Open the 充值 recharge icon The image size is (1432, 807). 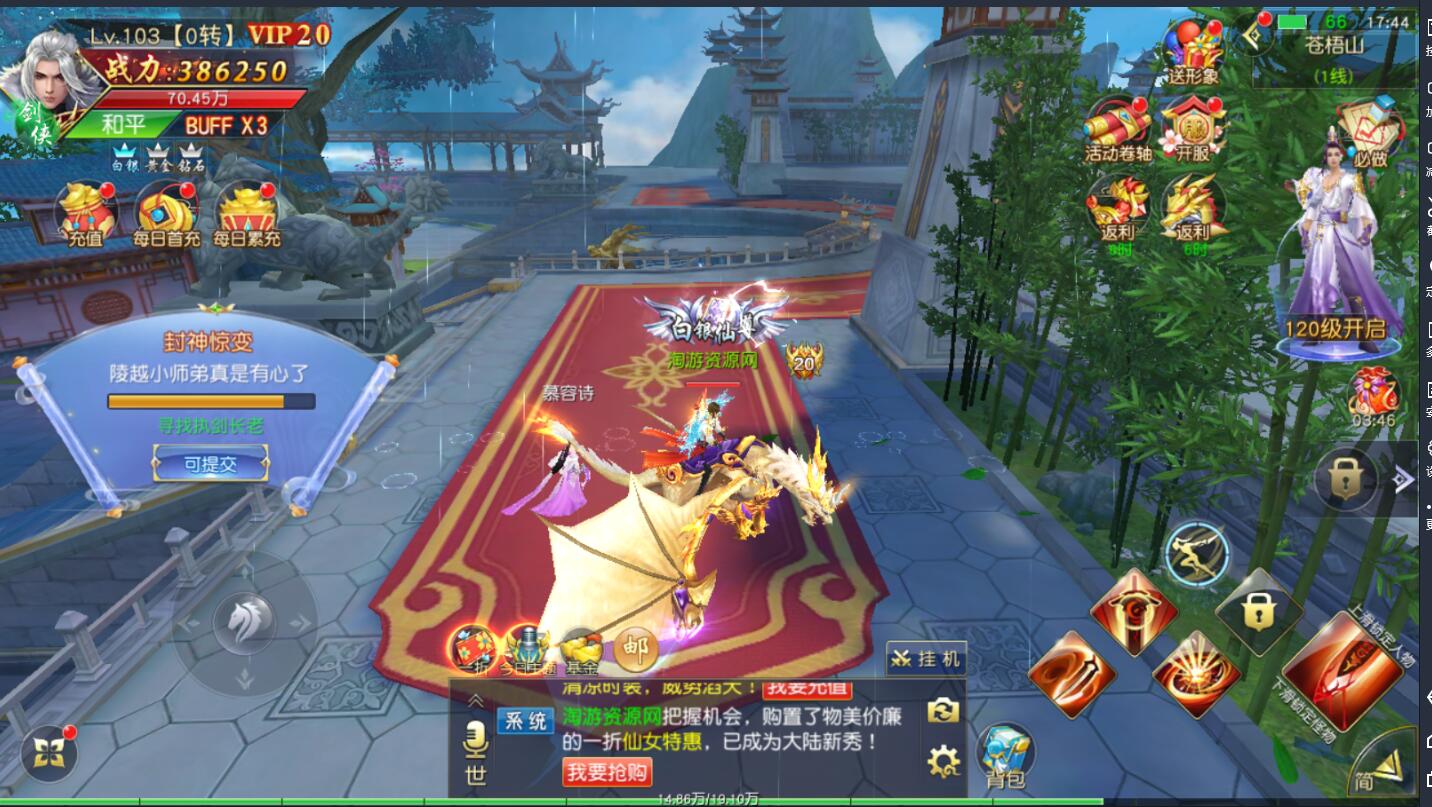86,212
